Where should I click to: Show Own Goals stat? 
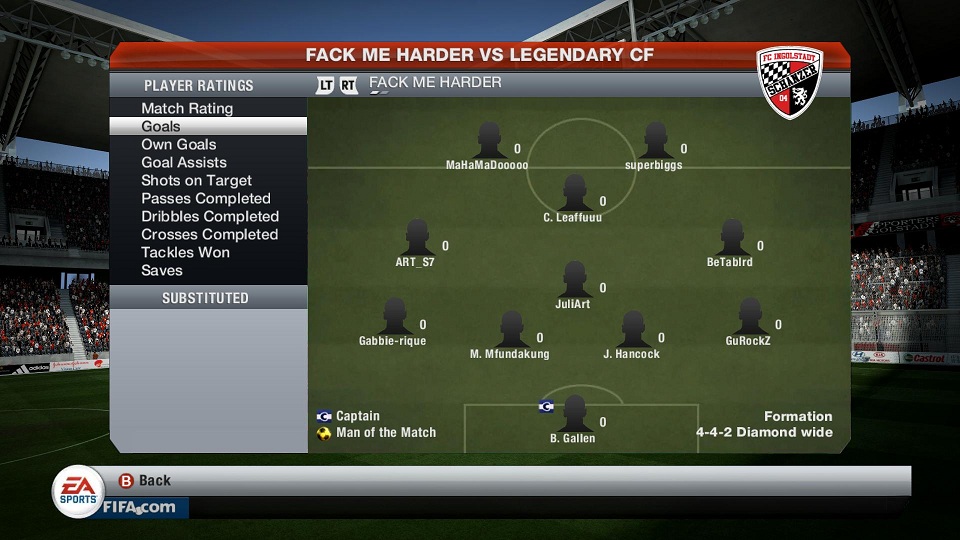pos(179,144)
